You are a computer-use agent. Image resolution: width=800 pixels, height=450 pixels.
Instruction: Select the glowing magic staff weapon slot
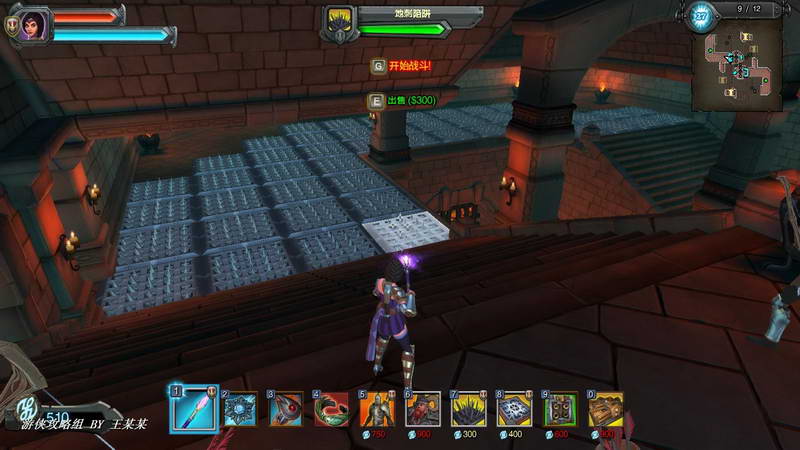(193, 408)
